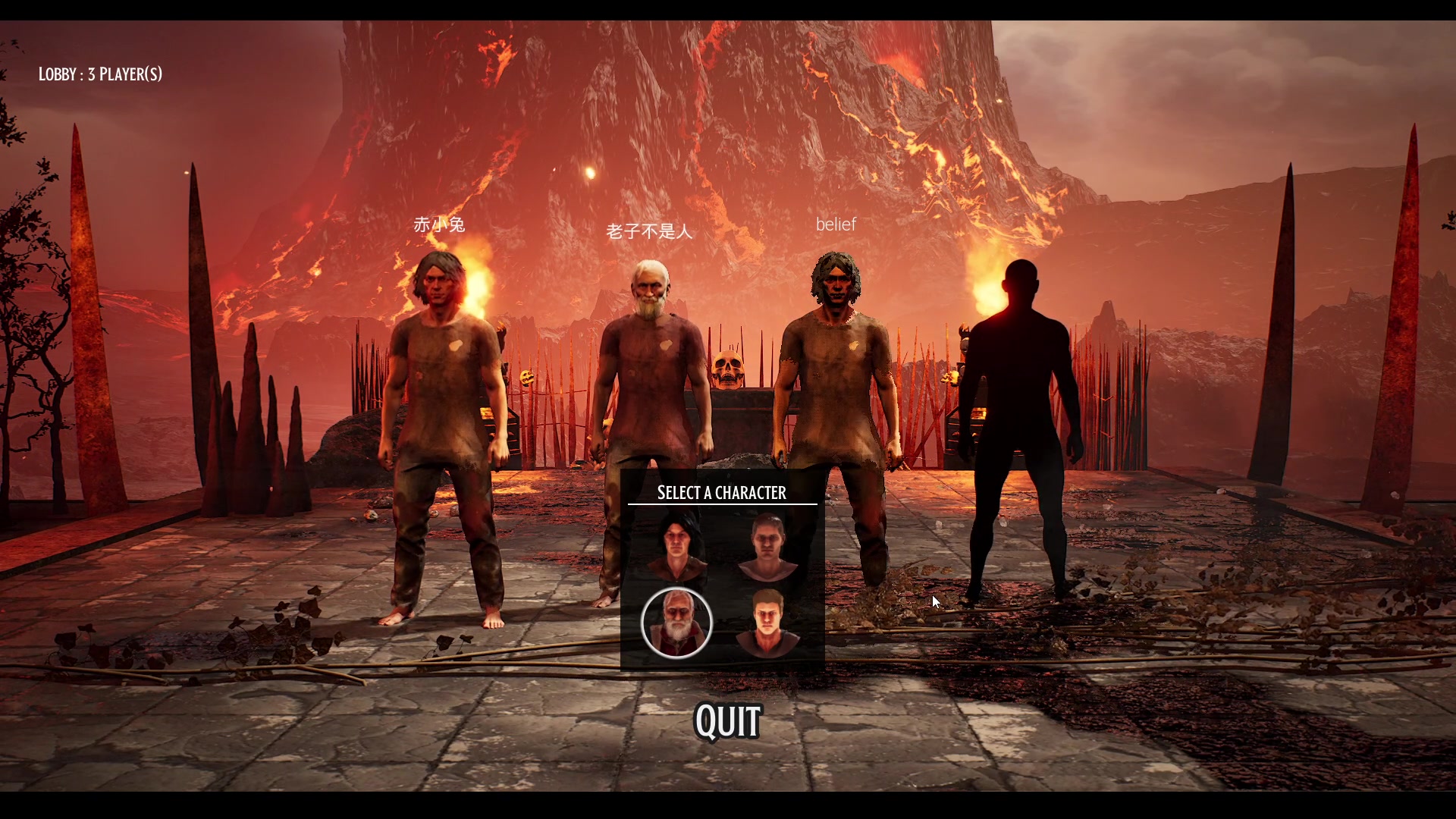Choose the pale short-haired character portrait

click(x=768, y=546)
